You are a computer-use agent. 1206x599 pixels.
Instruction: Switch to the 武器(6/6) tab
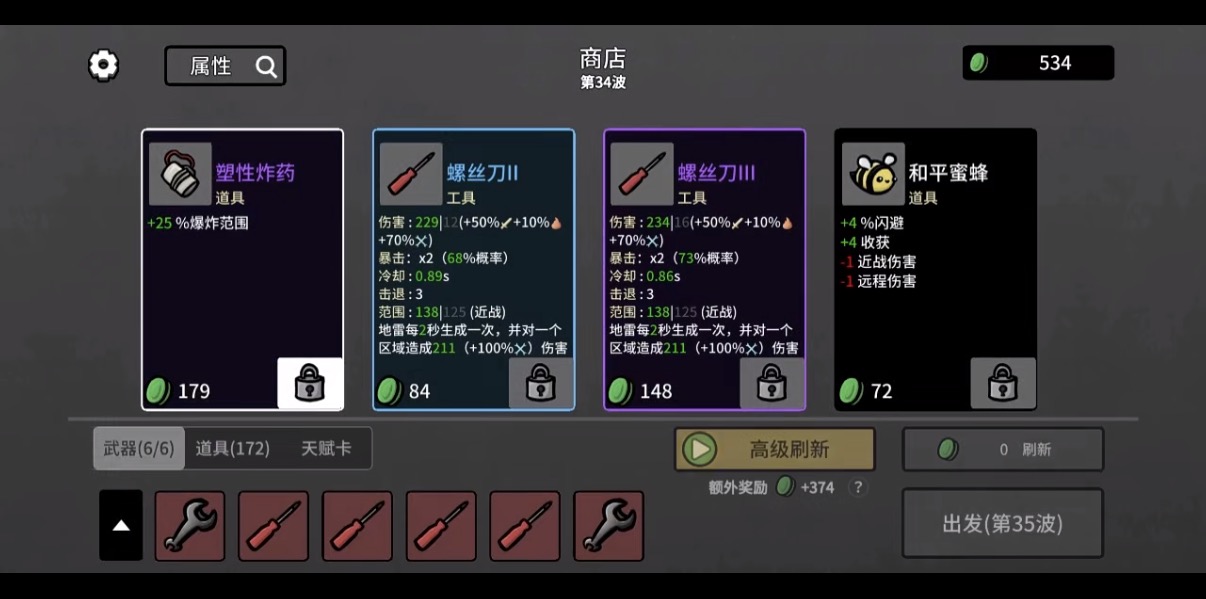[139, 449]
